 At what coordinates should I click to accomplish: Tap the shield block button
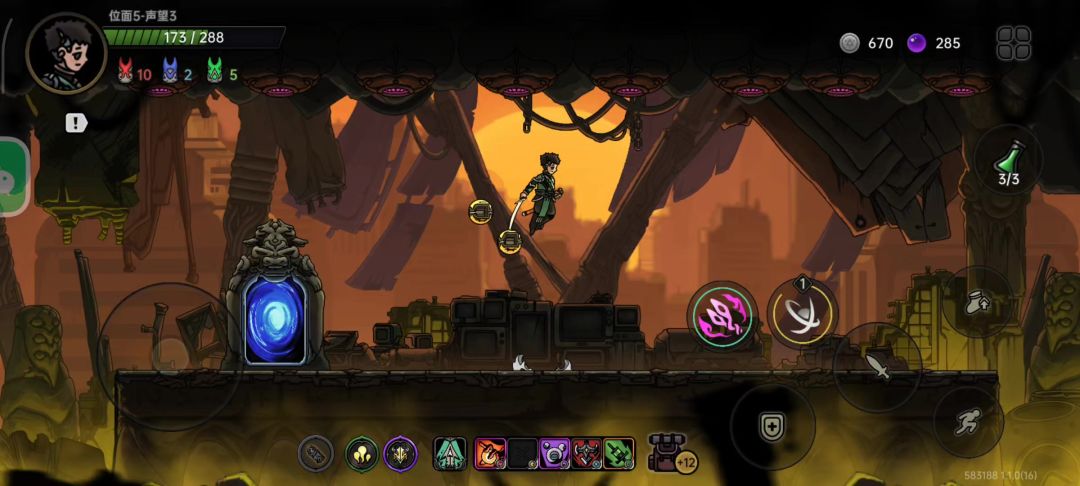(x=771, y=426)
